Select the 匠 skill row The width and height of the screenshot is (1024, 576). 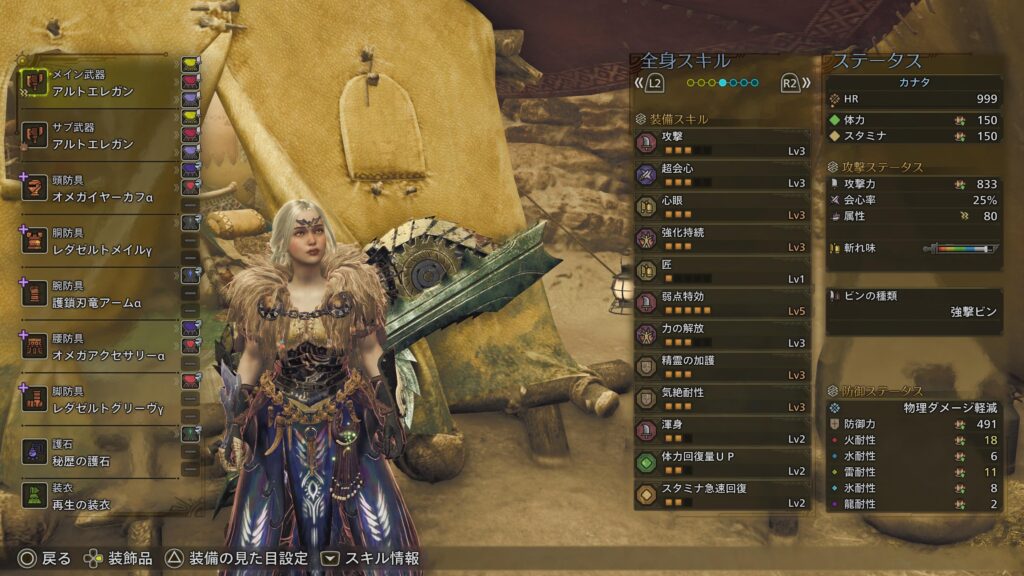(x=721, y=271)
